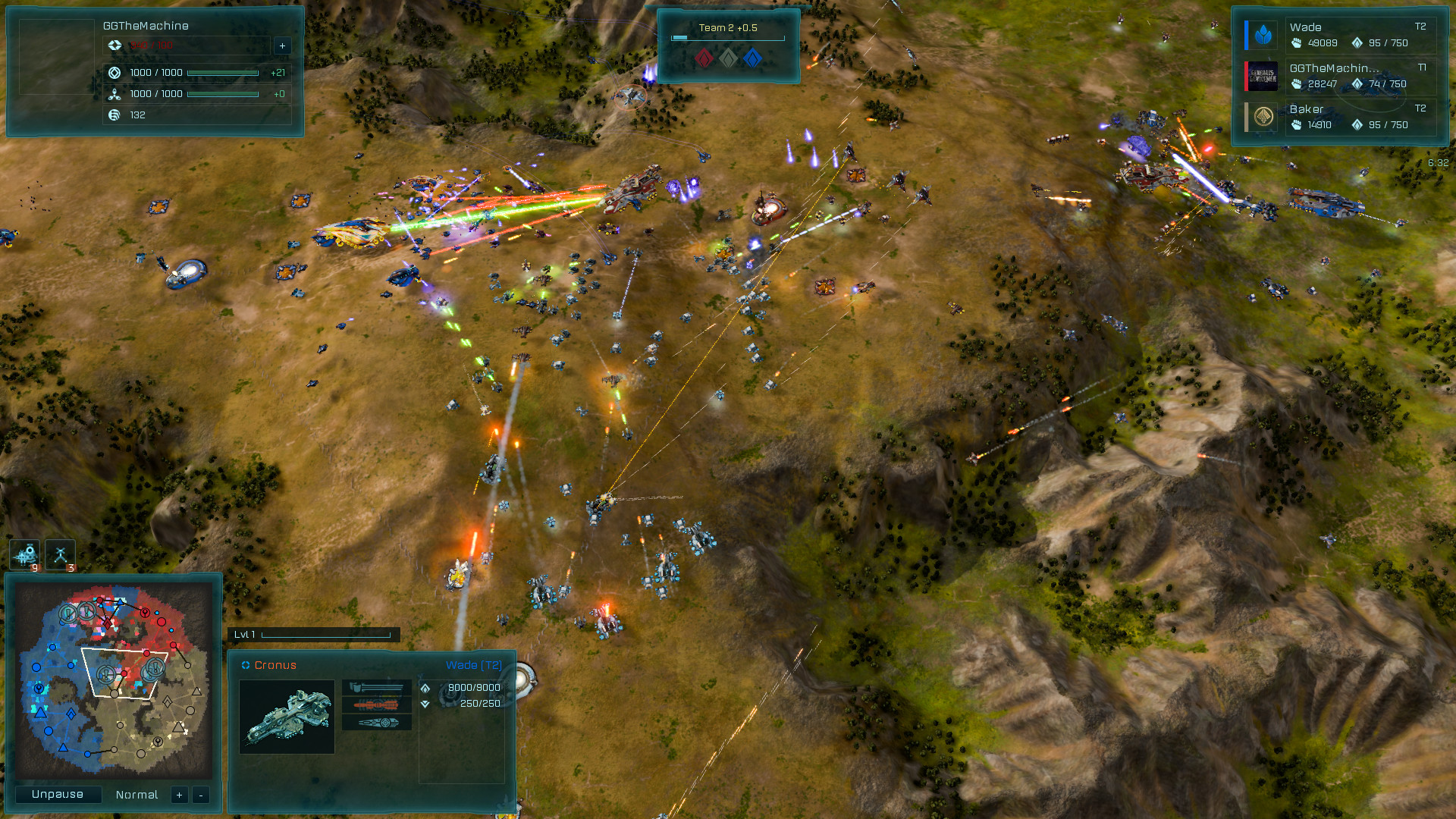1456x819 pixels.
Task: Click the Metal resource icon in resource panel
Action: 114,73
